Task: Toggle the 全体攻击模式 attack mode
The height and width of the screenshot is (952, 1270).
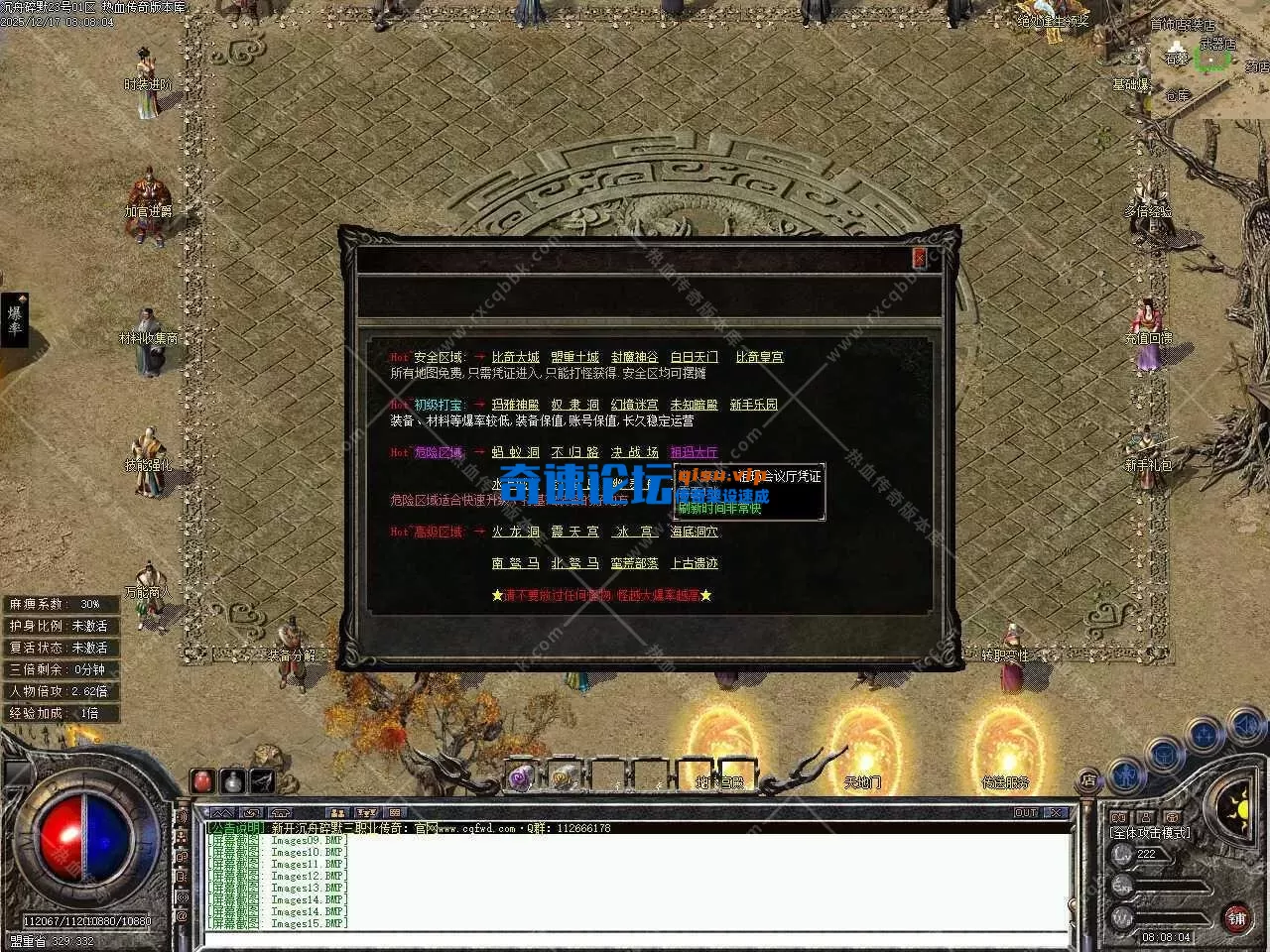Action: tap(1118, 815)
